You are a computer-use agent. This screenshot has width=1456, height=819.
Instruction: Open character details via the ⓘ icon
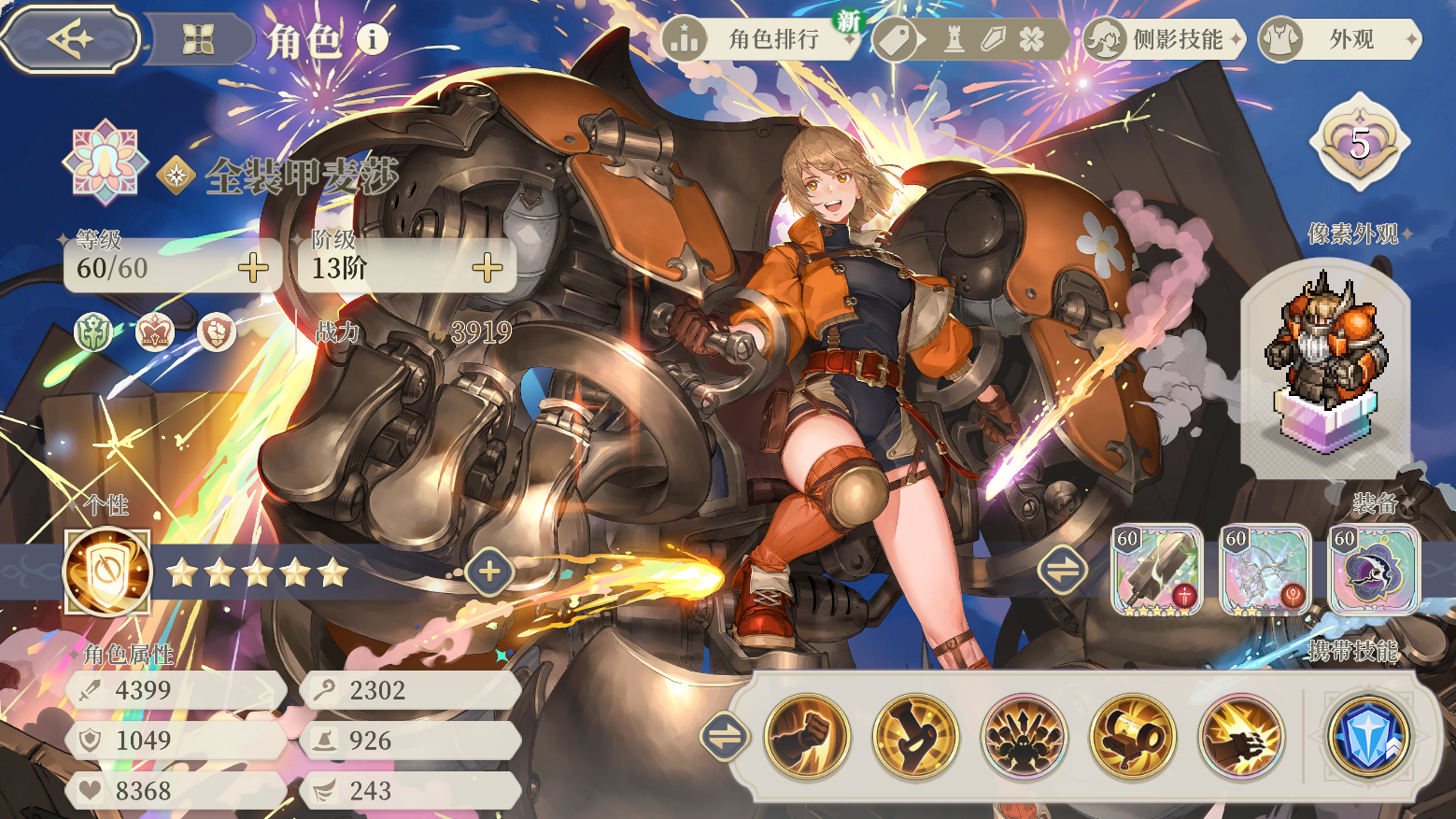point(373,41)
